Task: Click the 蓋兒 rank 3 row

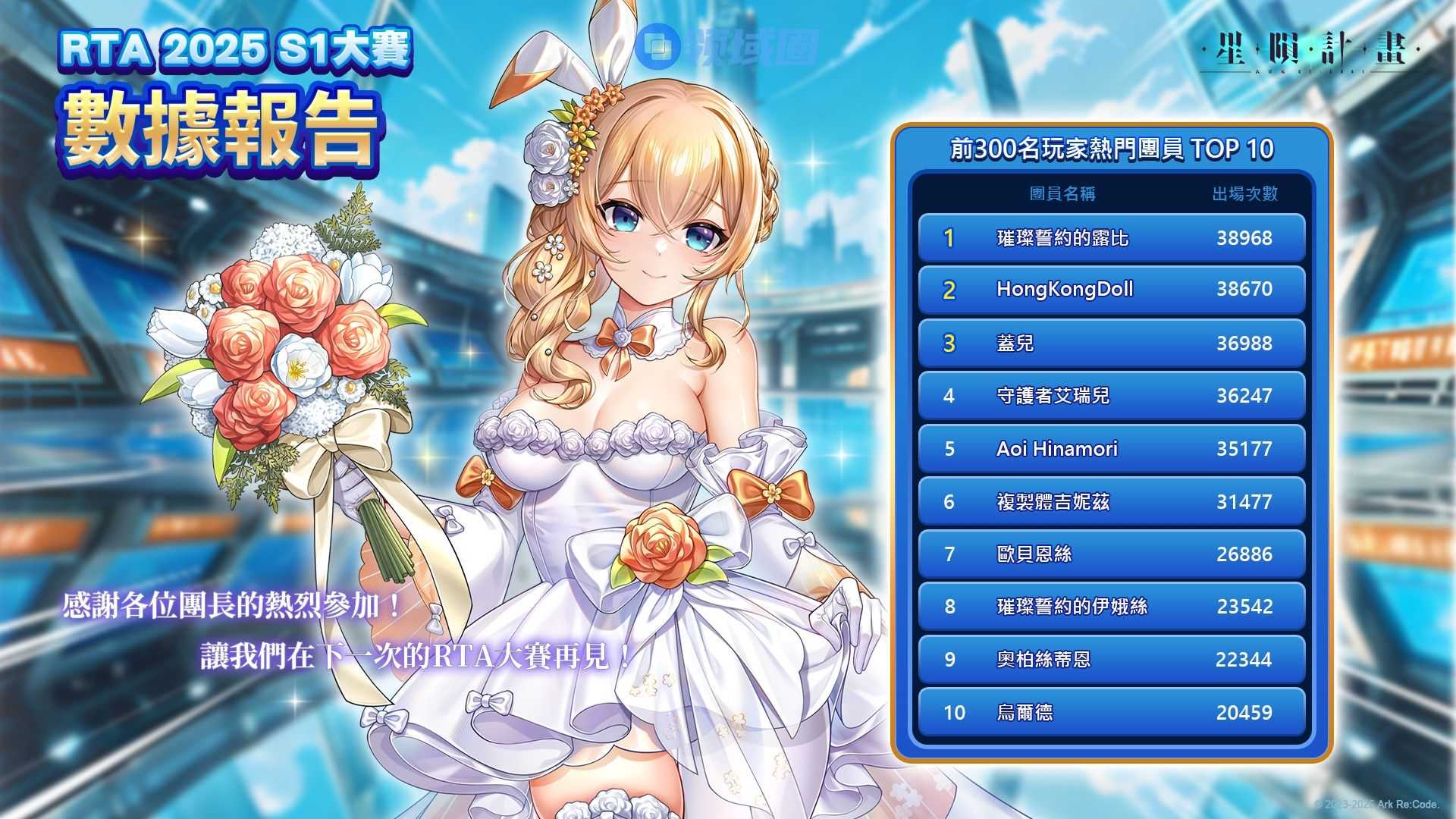Action: [1111, 344]
